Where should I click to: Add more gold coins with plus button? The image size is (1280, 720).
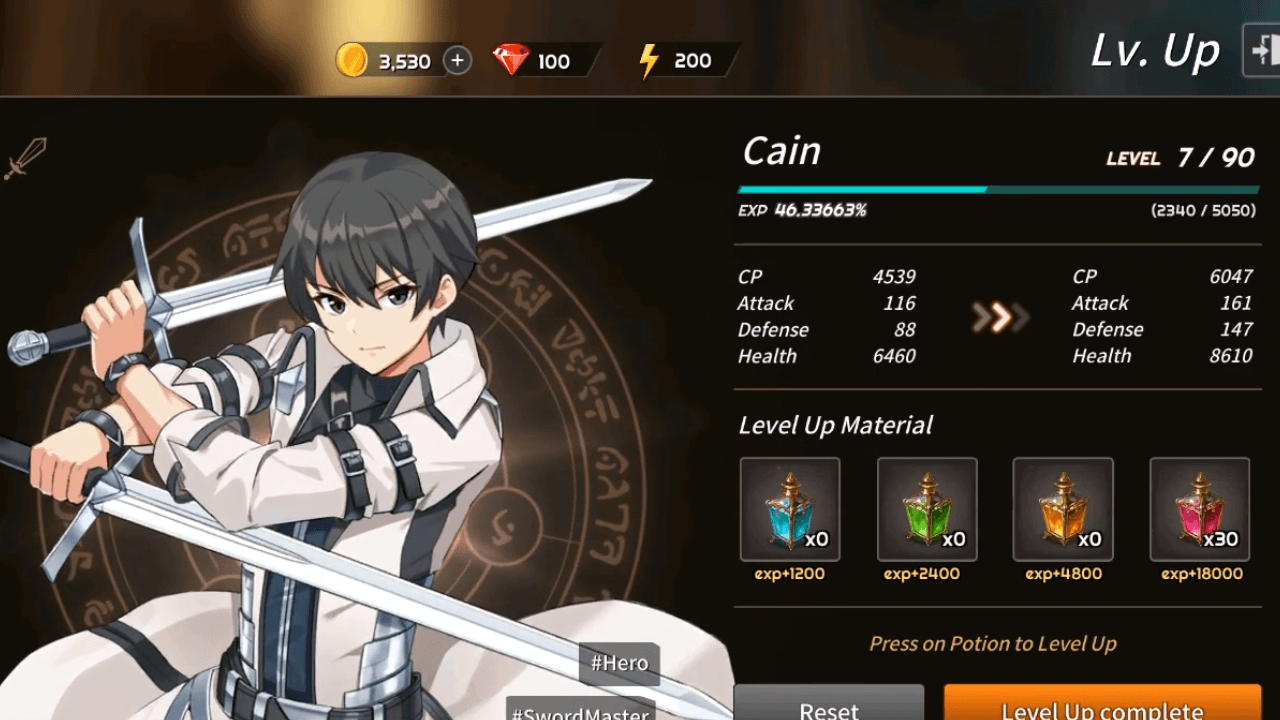tap(457, 61)
